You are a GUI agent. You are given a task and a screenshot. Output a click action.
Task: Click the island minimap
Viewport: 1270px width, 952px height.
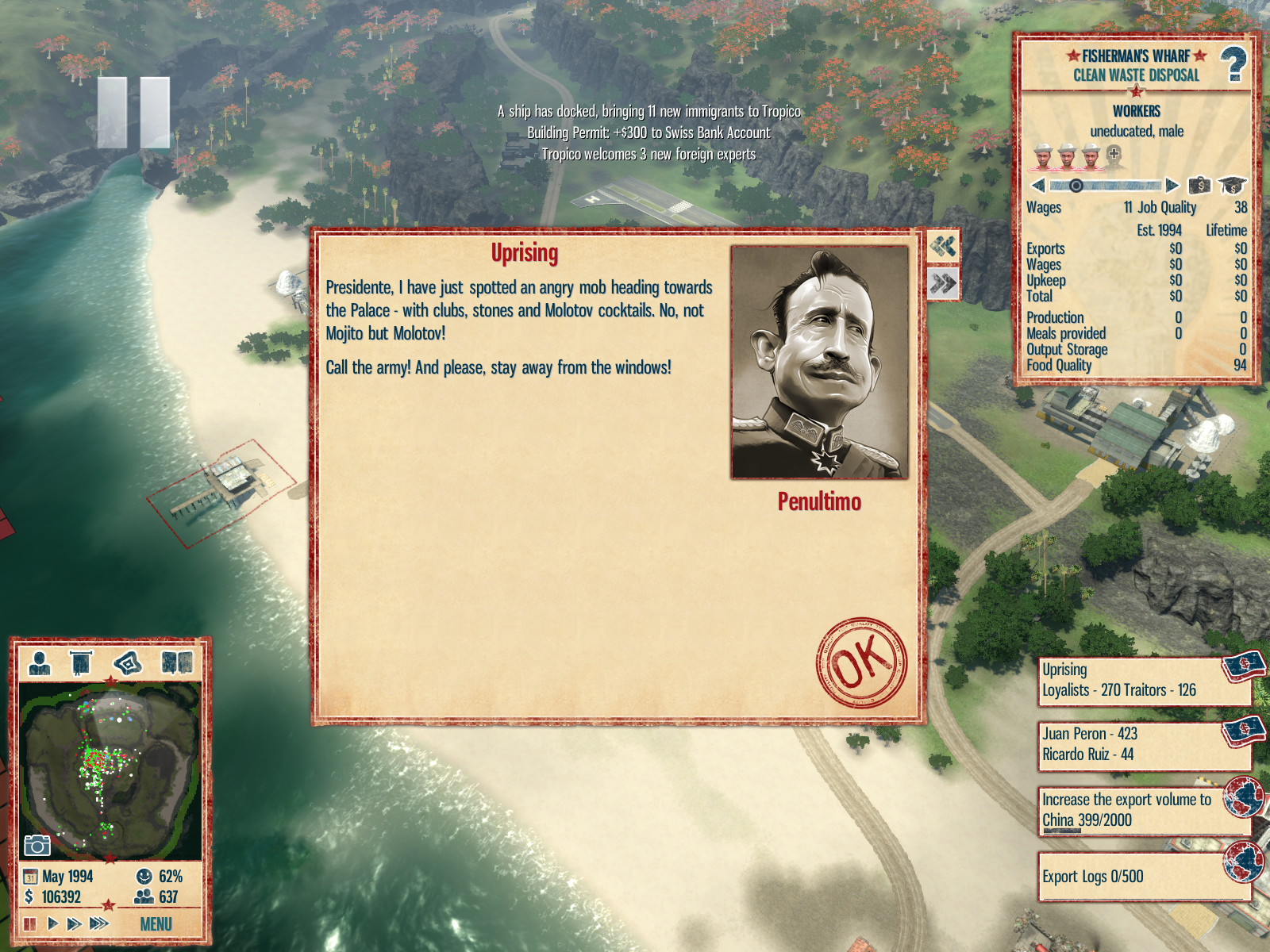110,771
